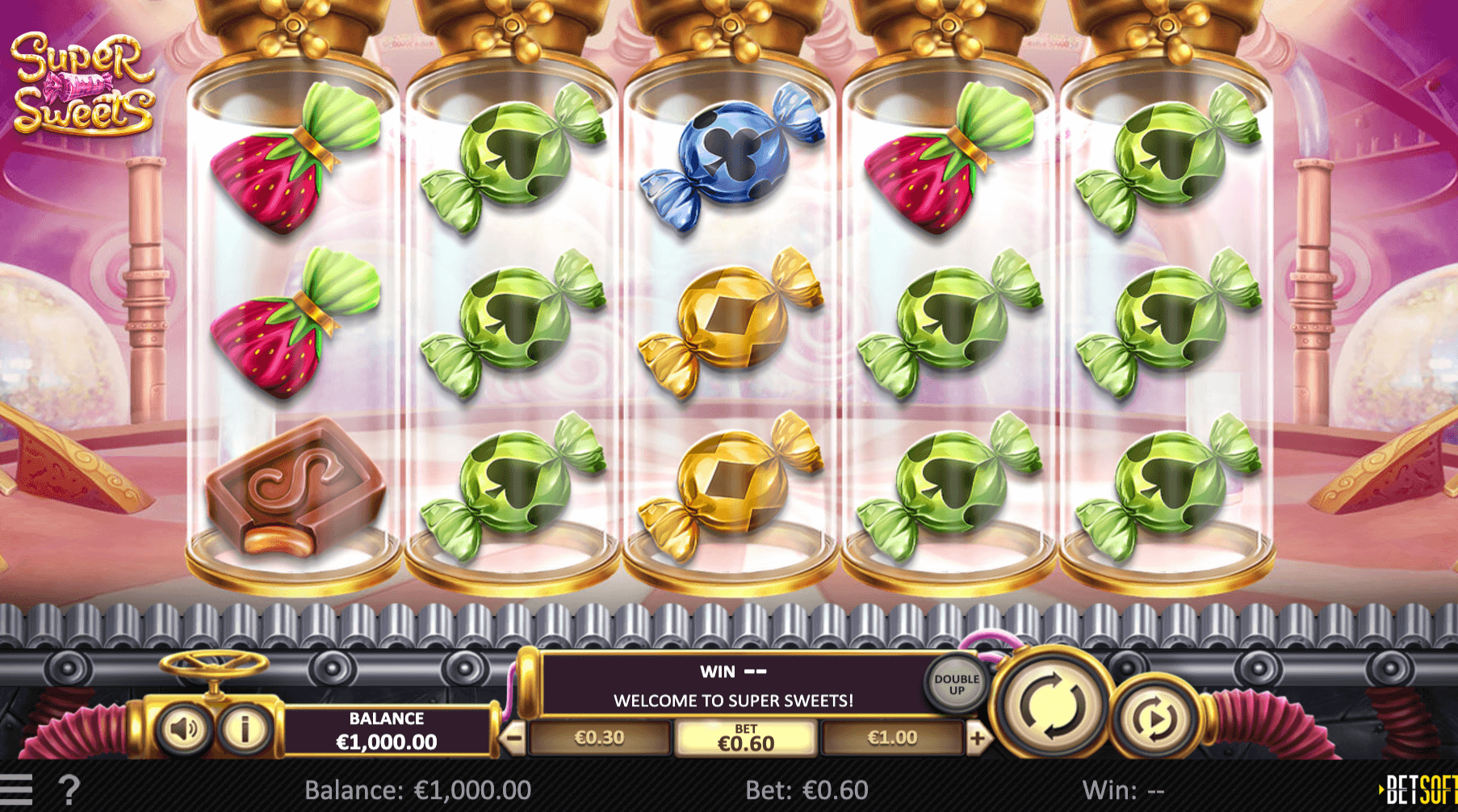
Task: Show help via the question mark icon
Action: tap(69, 789)
